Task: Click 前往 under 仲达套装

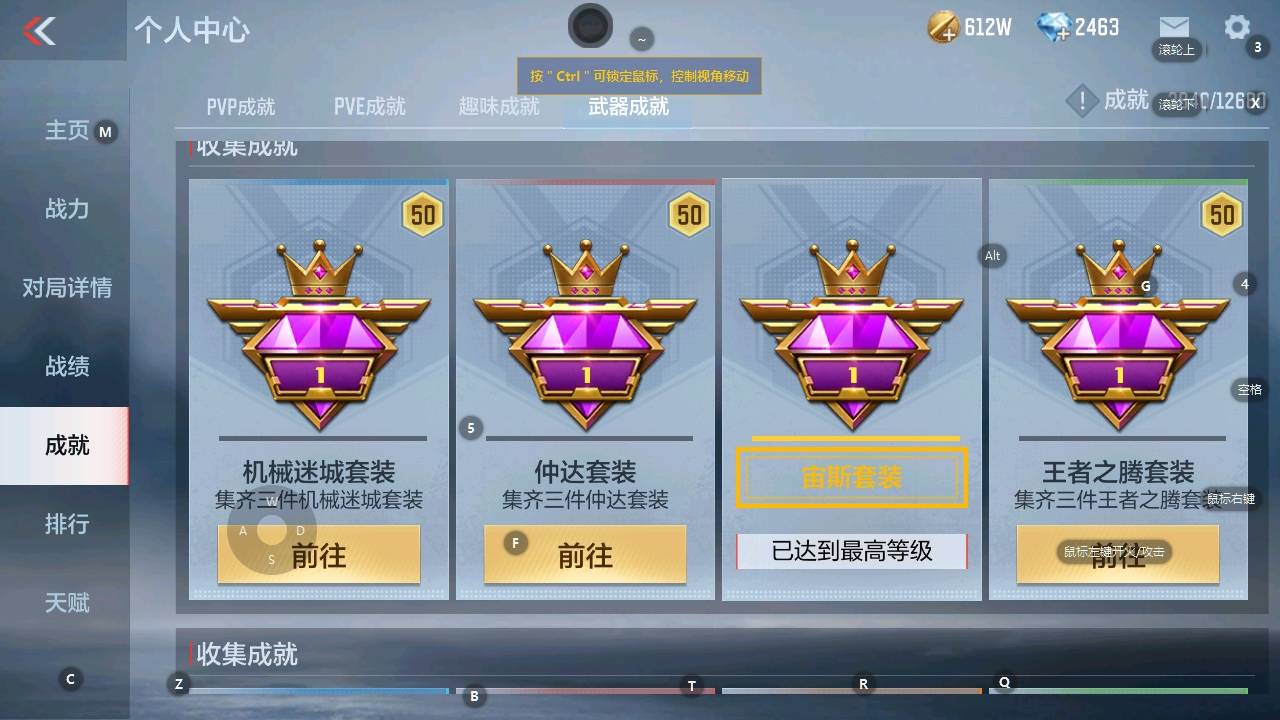Action: click(584, 554)
